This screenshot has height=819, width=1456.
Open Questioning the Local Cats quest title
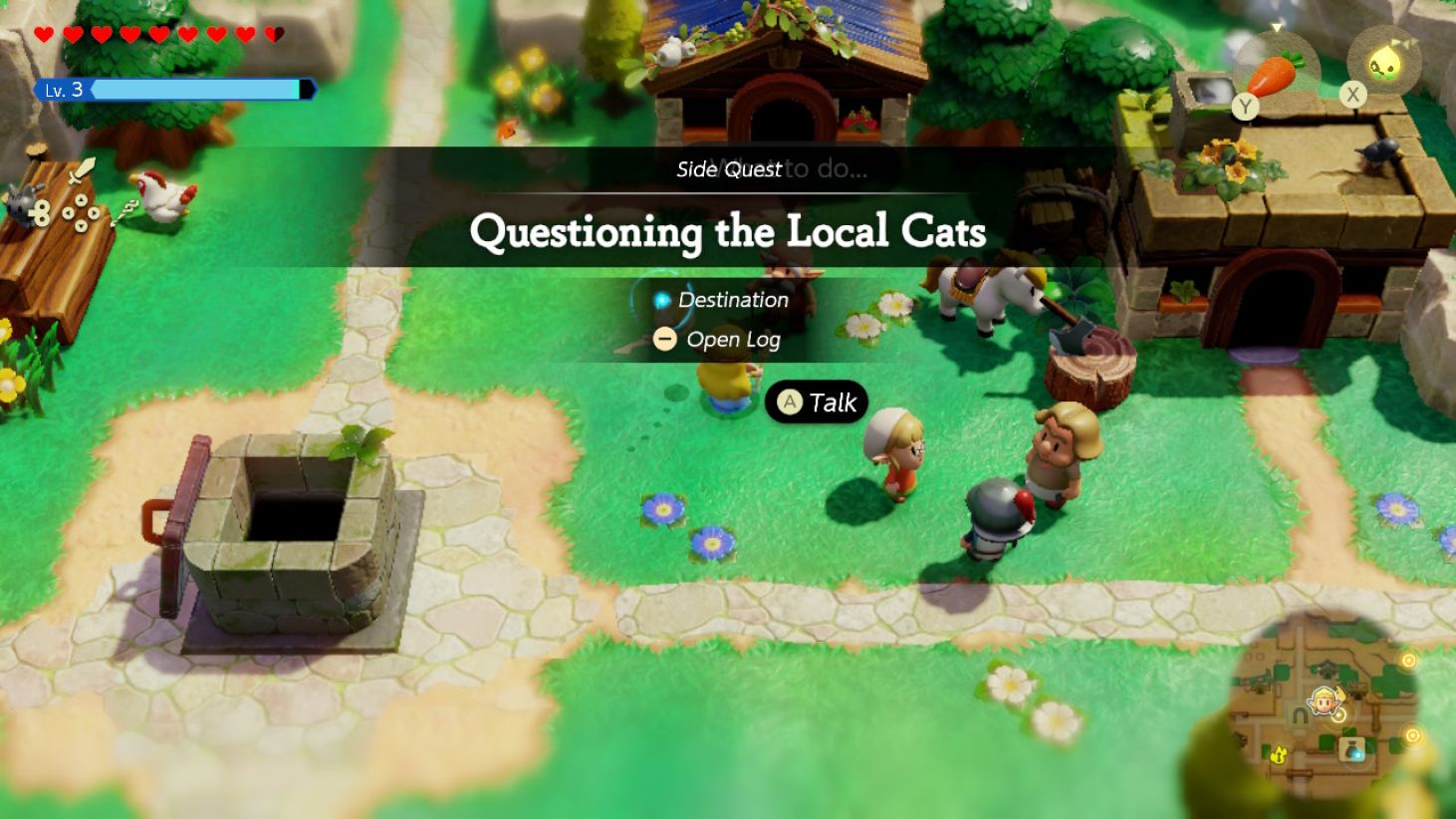728,233
